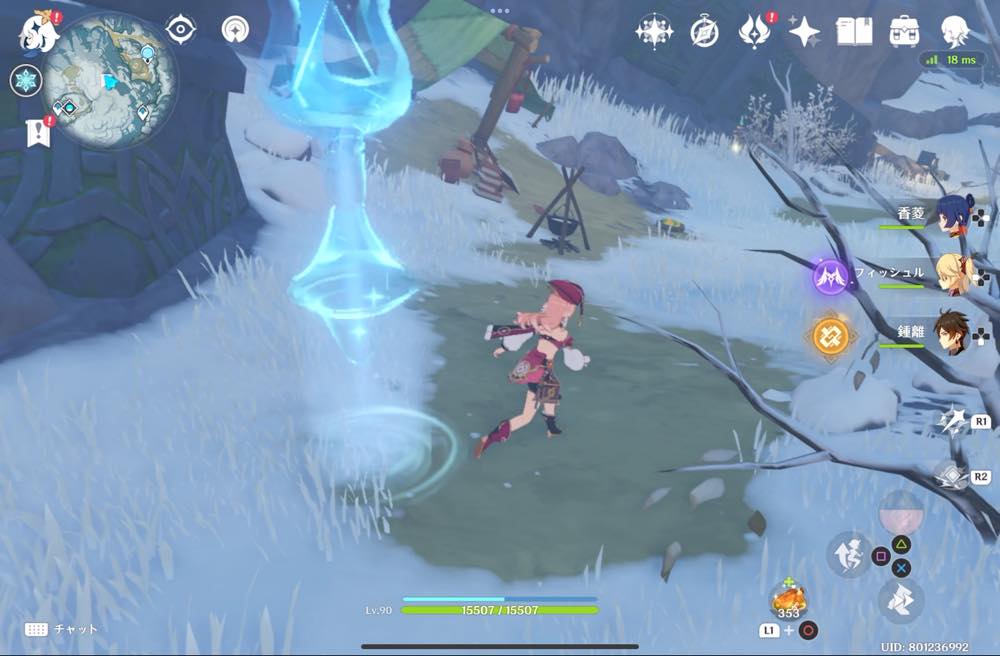Open the map from the circular minimap
Screen dimensions: 1000x656
point(110,80)
